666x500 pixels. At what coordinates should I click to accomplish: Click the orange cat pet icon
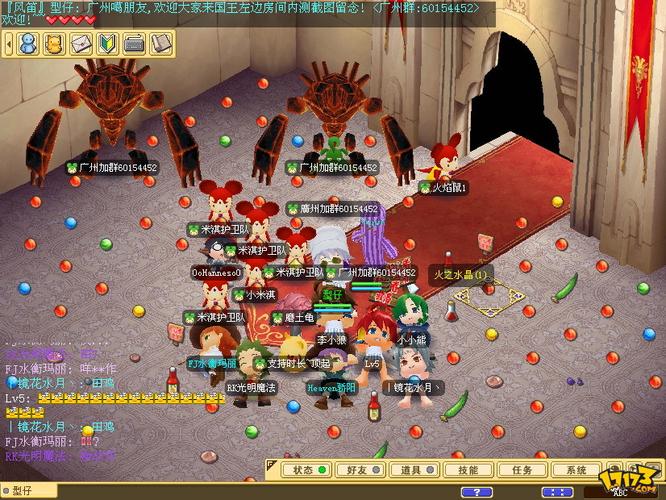pyautogui.click(x=55, y=43)
